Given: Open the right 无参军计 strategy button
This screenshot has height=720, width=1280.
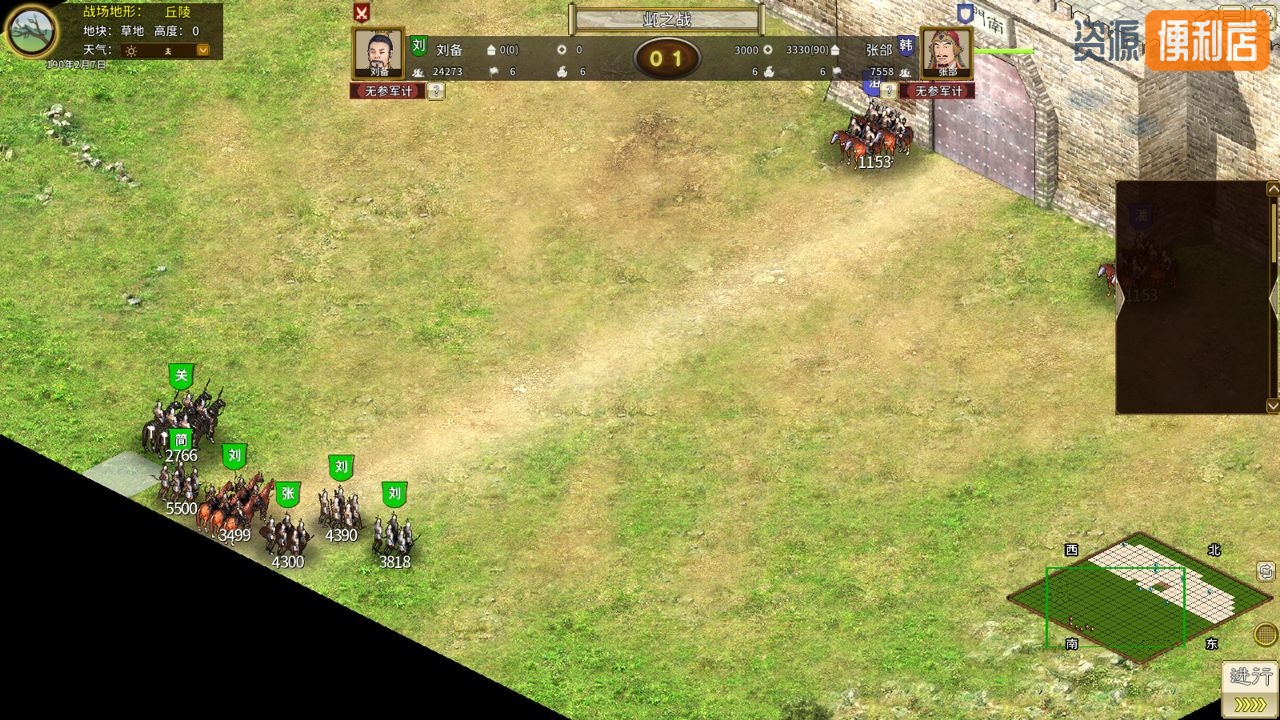Looking at the screenshot, I should point(937,91).
